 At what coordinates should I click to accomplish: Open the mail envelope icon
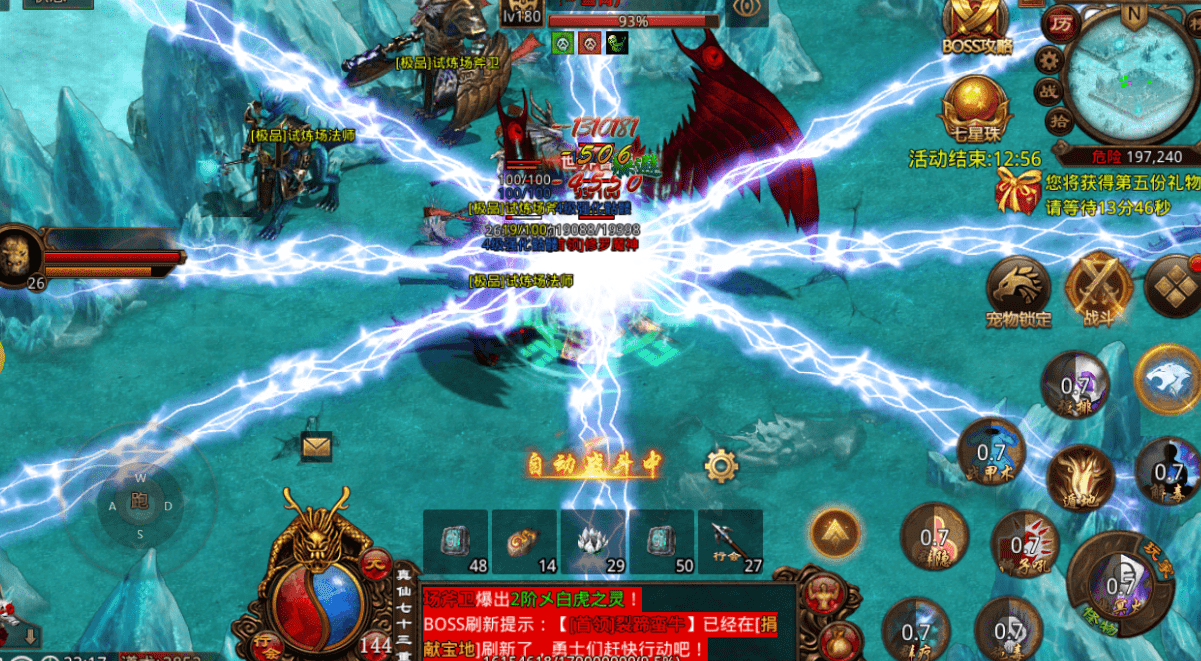(x=317, y=446)
